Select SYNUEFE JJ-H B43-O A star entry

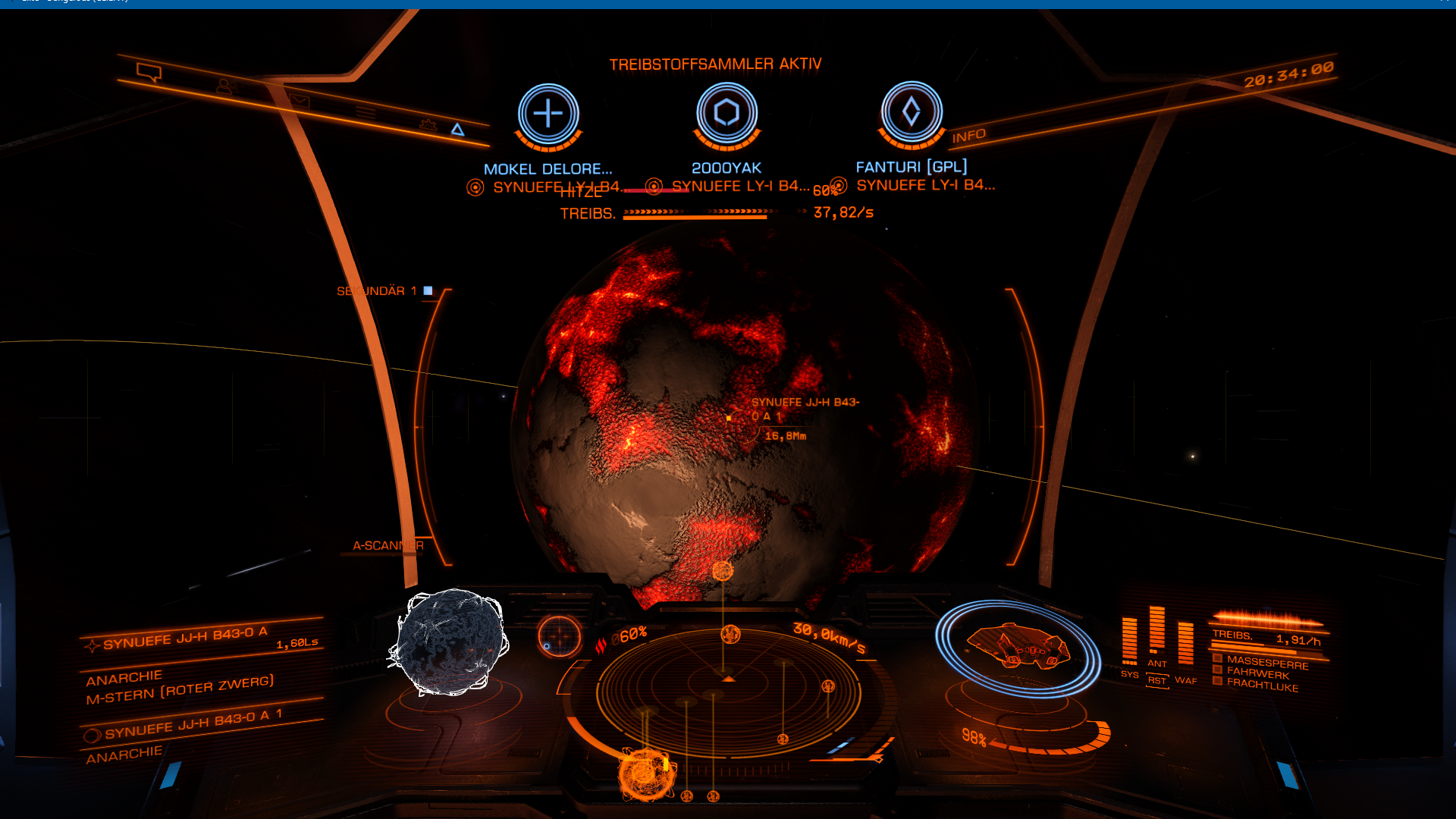point(186,638)
